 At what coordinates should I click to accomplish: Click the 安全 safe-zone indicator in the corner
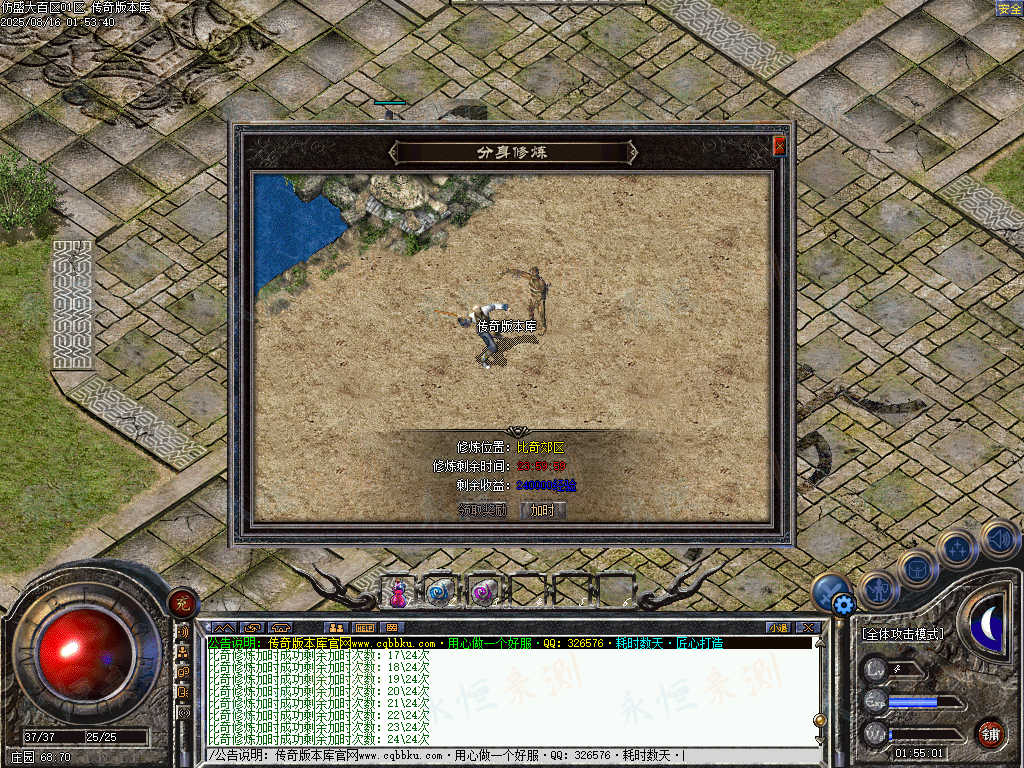coord(1008,9)
